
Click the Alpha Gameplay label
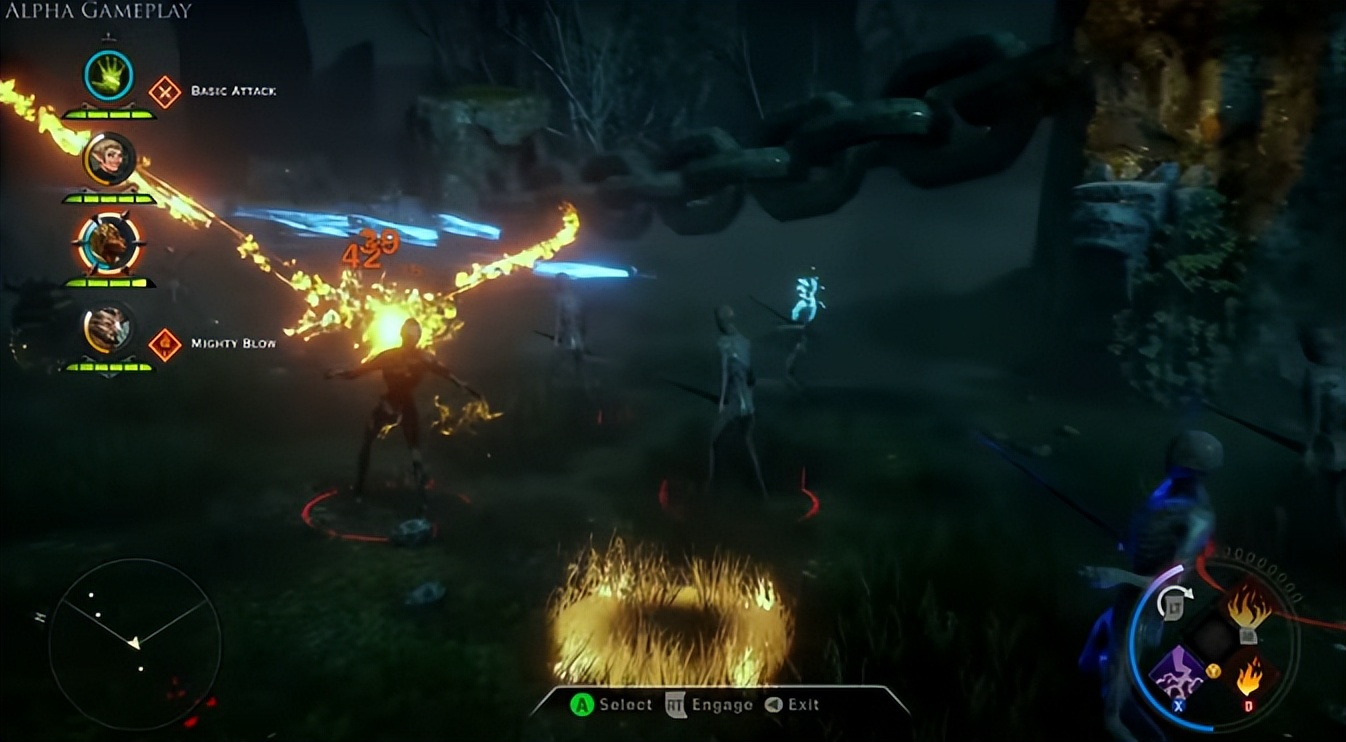click(x=96, y=12)
